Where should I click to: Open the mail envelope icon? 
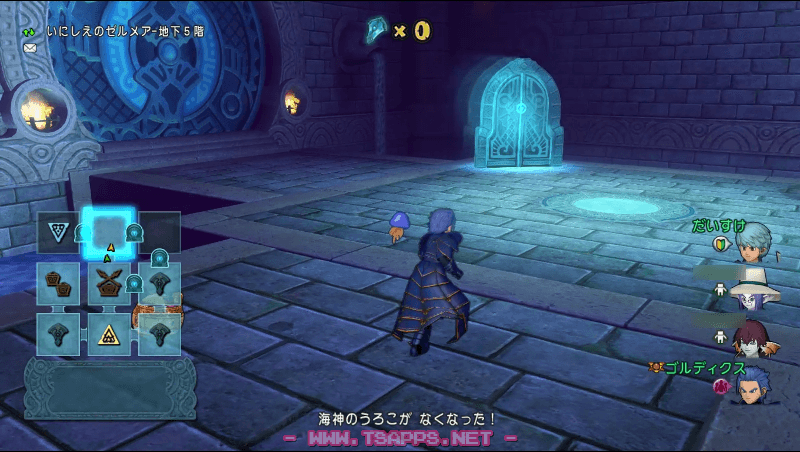pyautogui.click(x=30, y=48)
